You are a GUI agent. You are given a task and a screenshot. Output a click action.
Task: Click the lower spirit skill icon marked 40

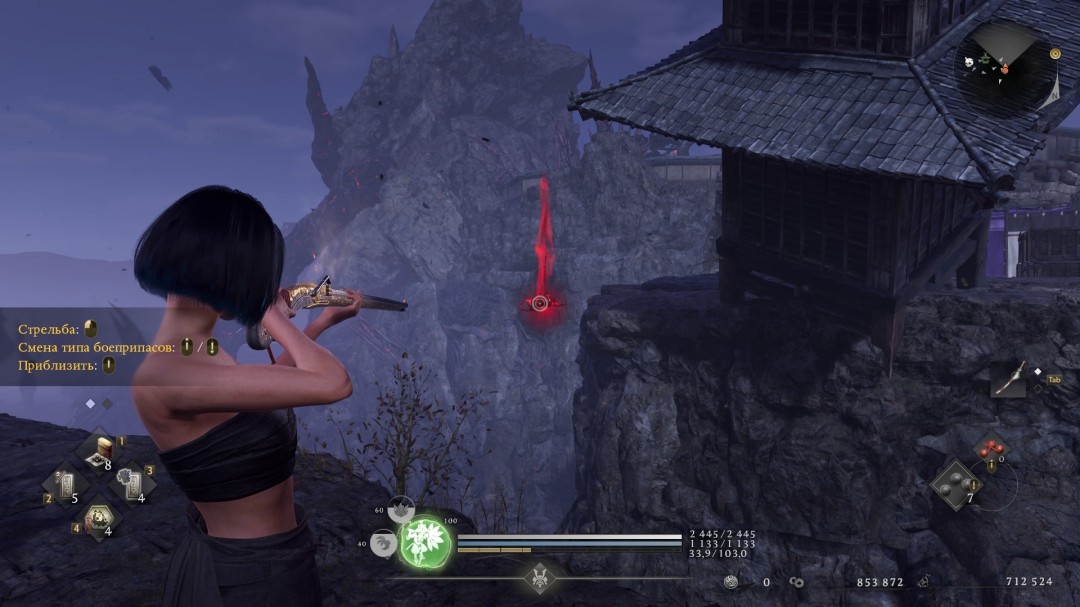pos(383,543)
